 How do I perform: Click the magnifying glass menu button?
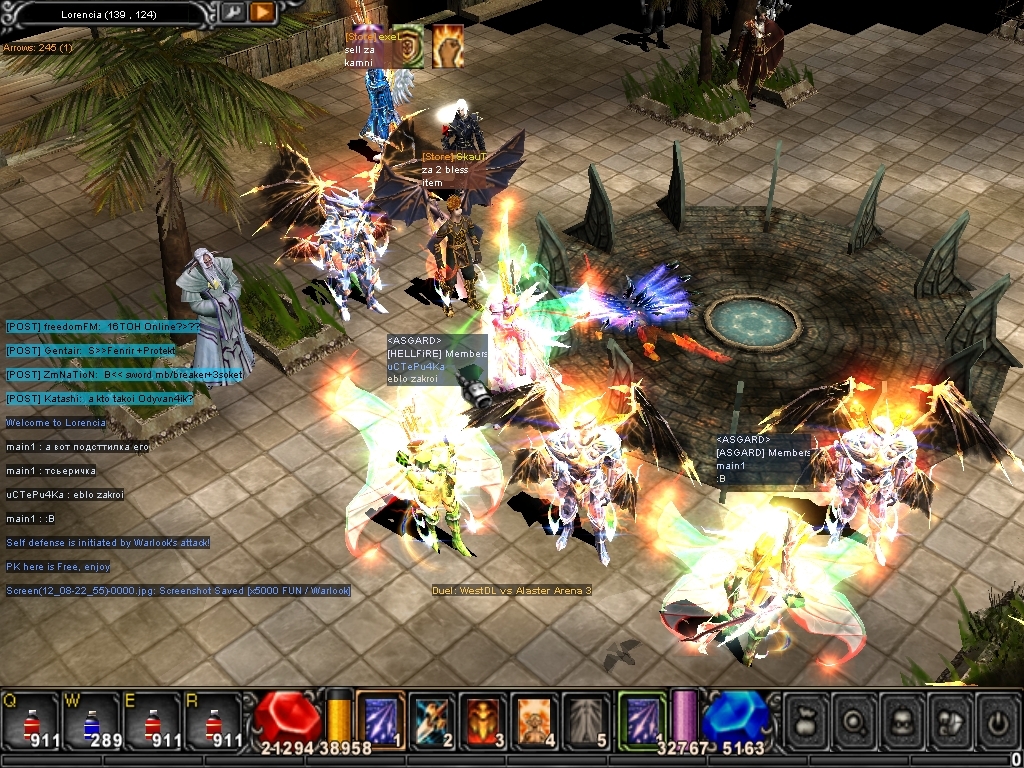(855, 719)
